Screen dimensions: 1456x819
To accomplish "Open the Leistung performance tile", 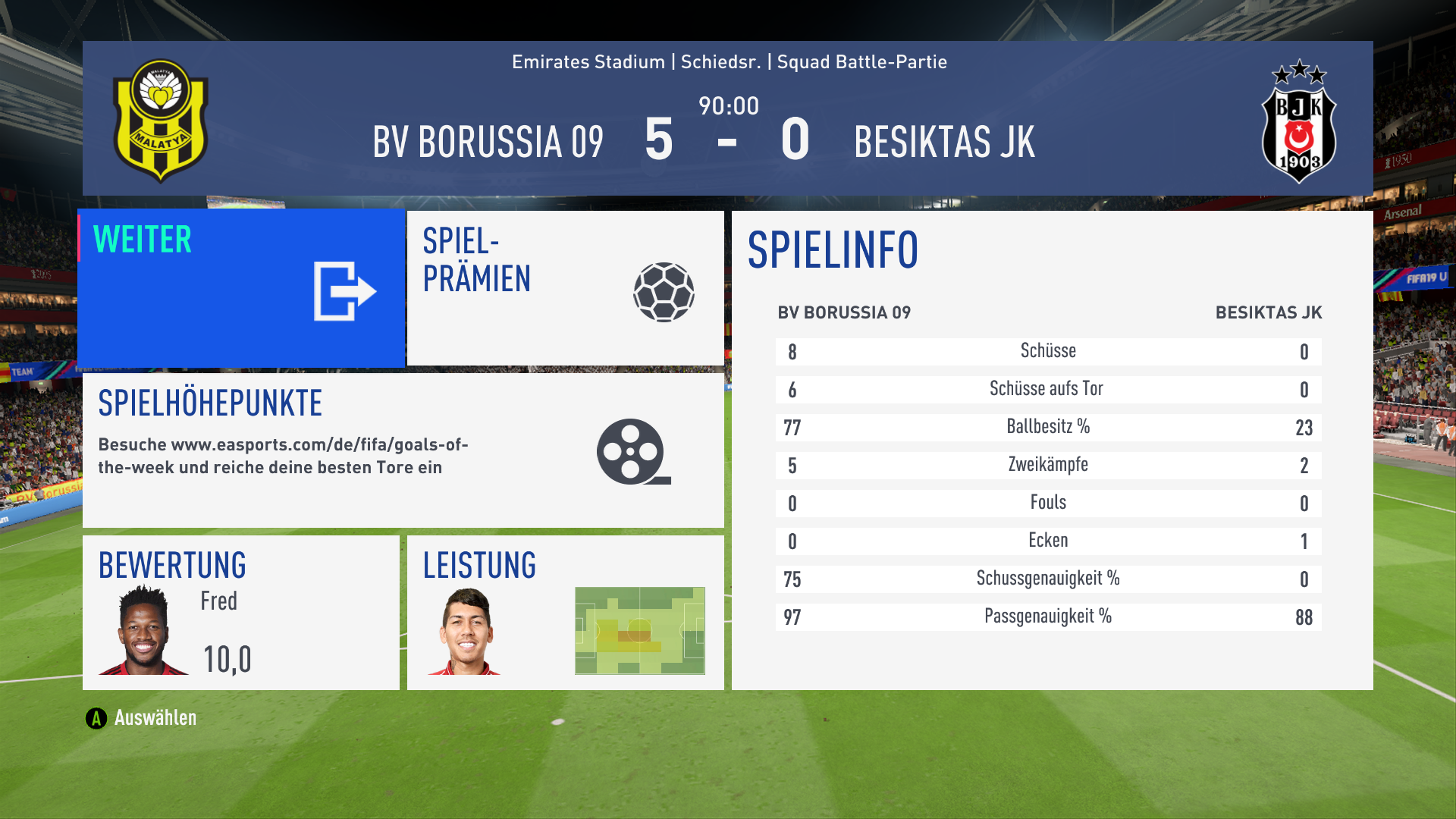I will [565, 613].
